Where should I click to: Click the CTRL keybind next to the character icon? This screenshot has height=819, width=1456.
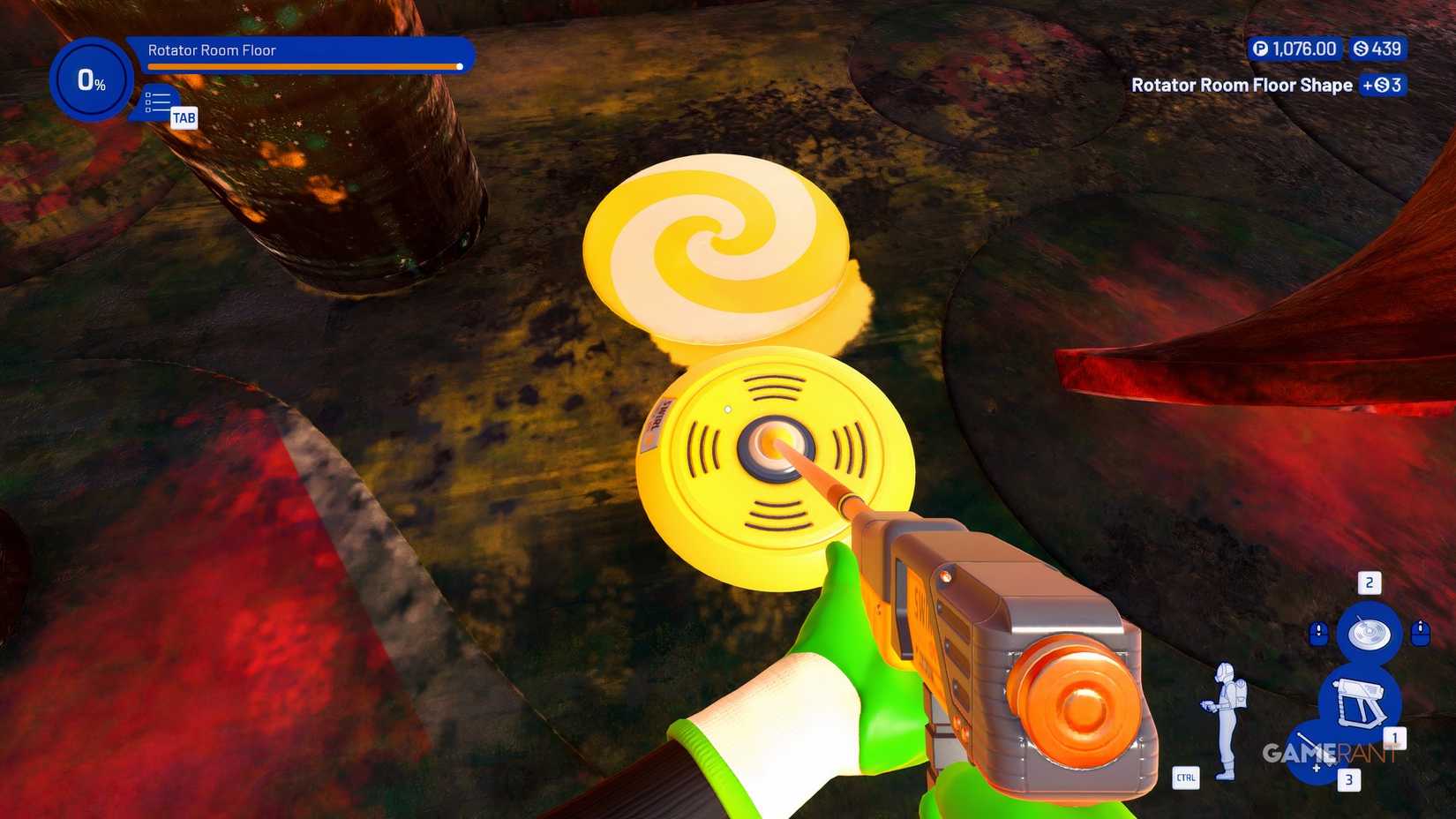point(1186,779)
